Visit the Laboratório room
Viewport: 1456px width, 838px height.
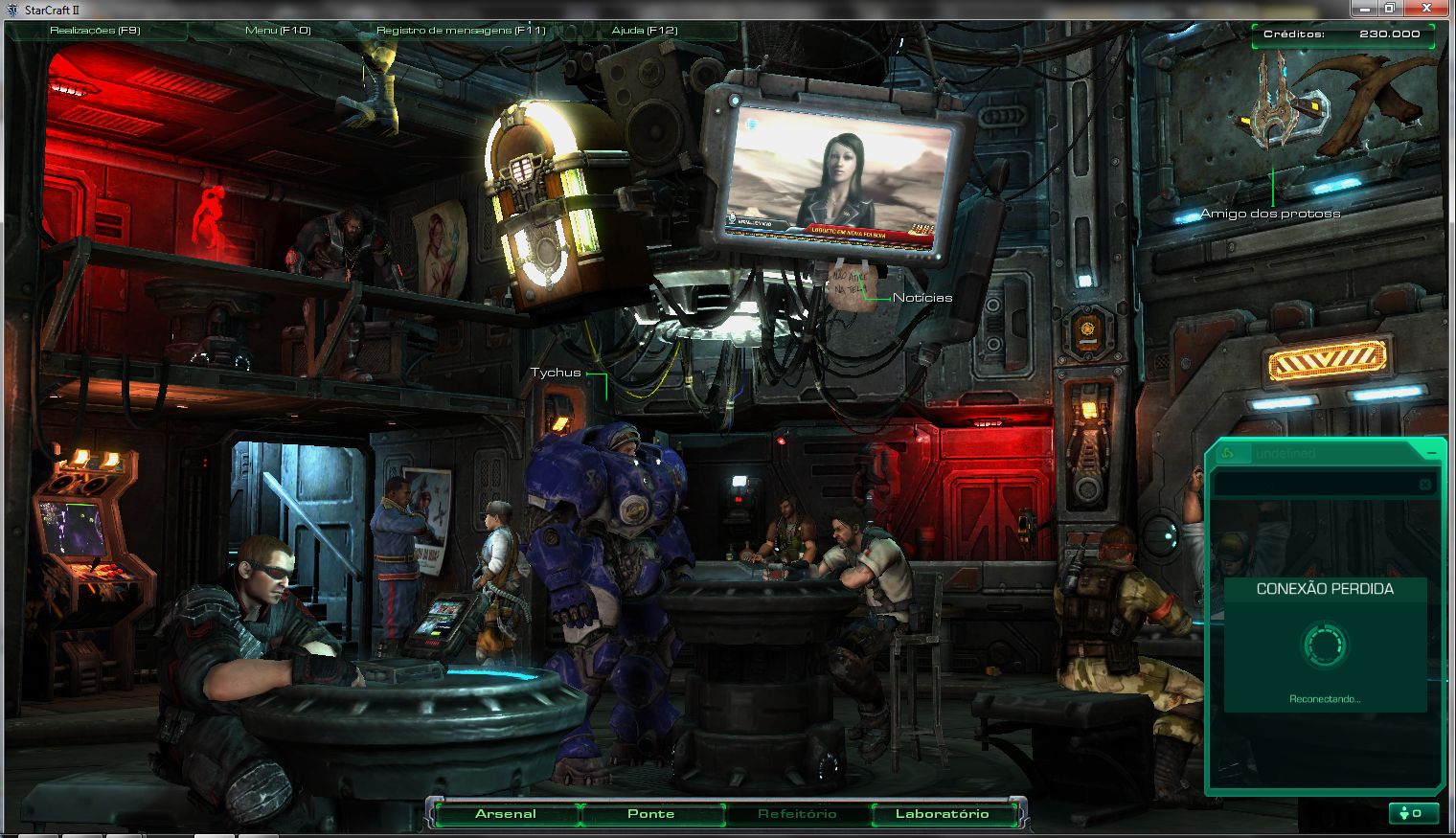coord(943,814)
